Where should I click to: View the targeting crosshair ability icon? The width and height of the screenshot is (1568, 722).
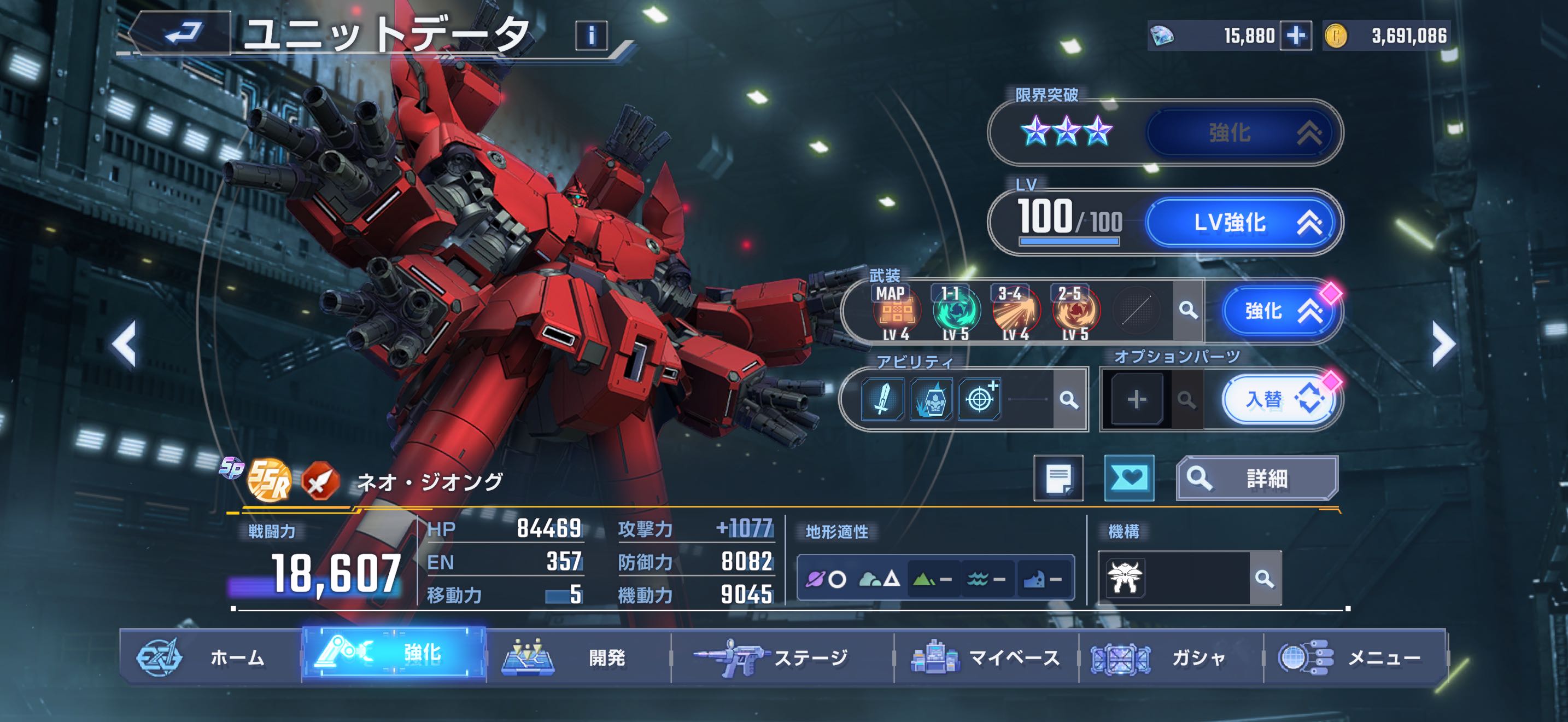click(979, 399)
